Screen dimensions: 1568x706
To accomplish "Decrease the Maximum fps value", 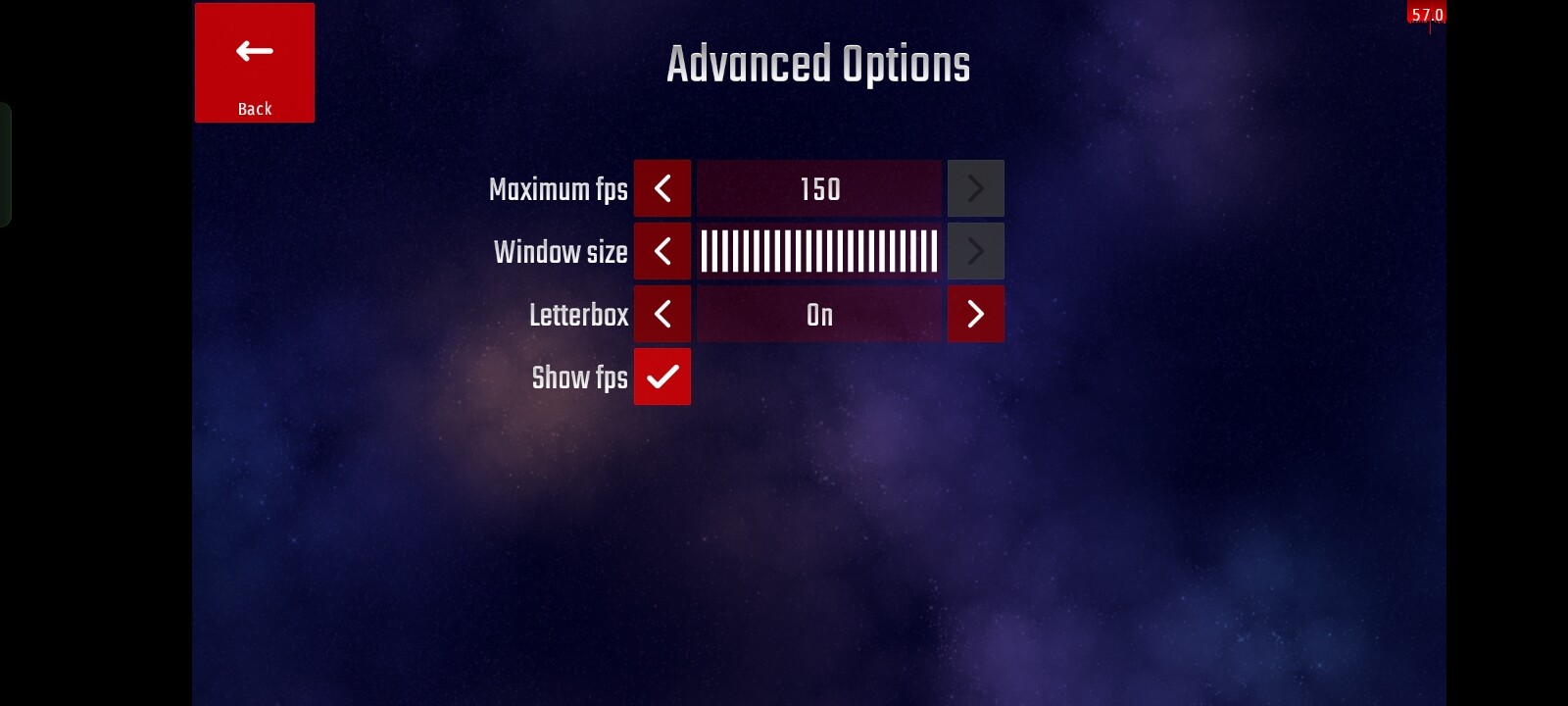I will [662, 188].
